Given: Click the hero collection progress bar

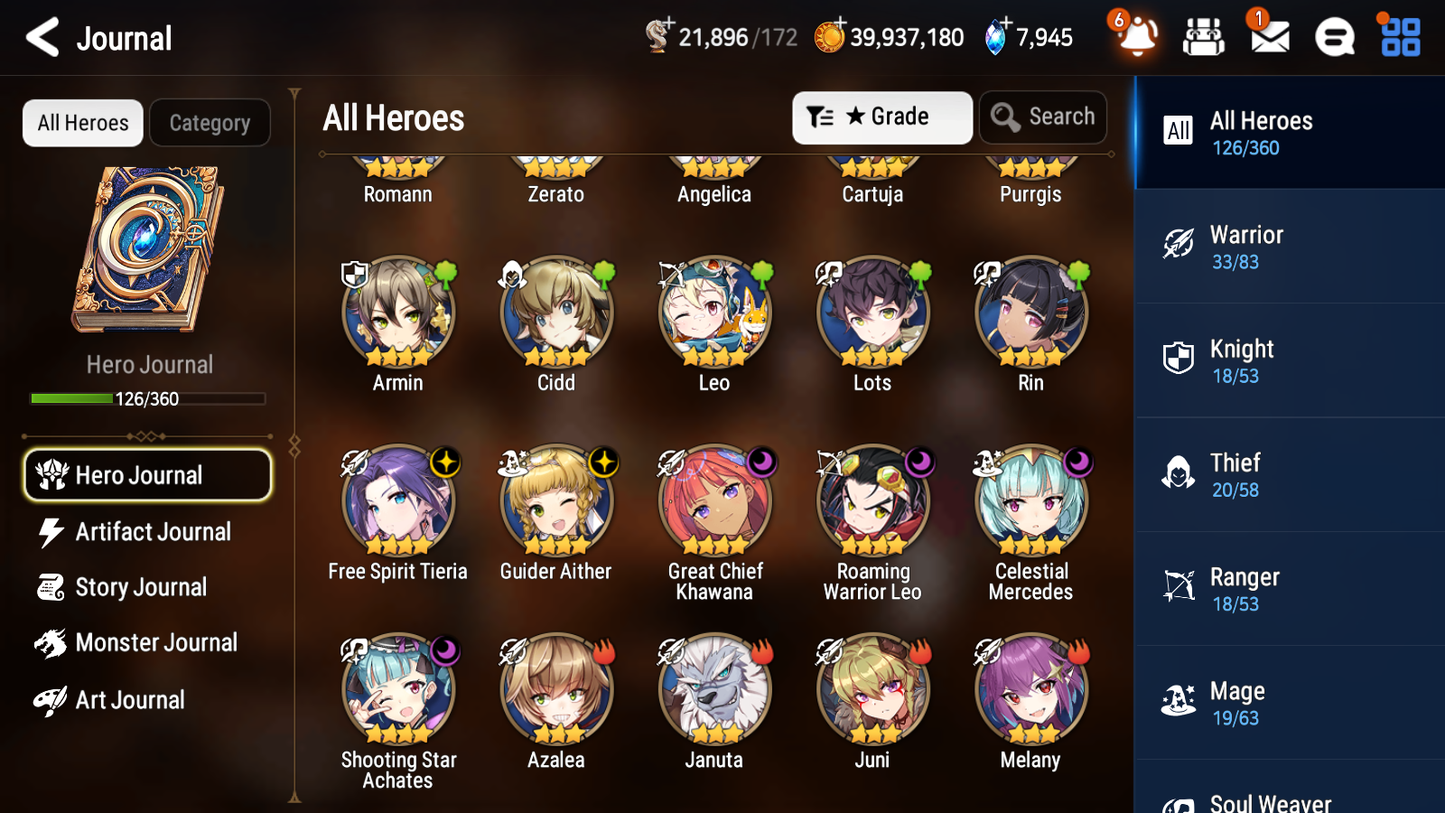Looking at the screenshot, I should point(149,398).
